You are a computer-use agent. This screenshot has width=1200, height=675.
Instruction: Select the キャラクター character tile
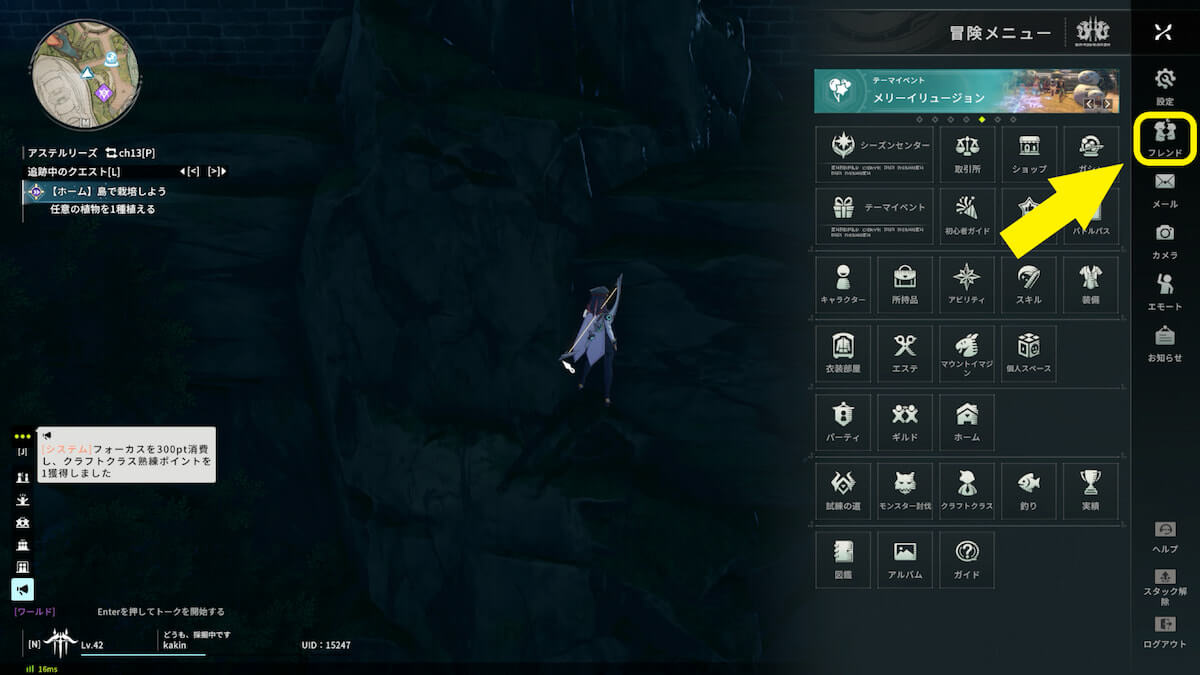pyautogui.click(x=843, y=285)
